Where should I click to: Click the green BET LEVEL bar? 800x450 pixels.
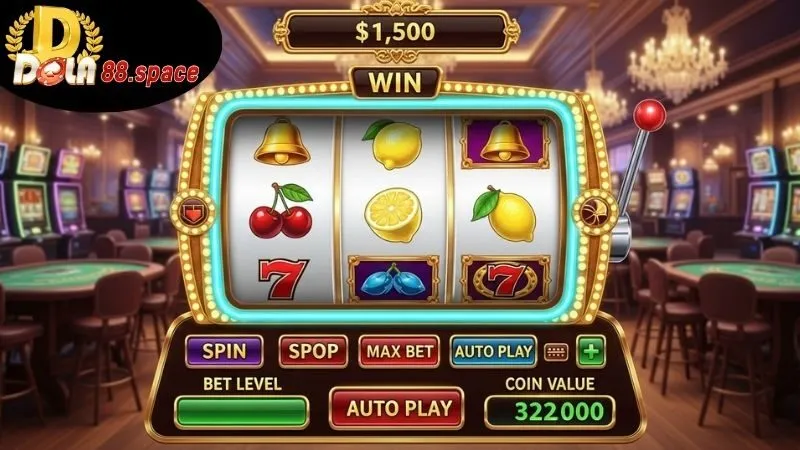point(241,411)
